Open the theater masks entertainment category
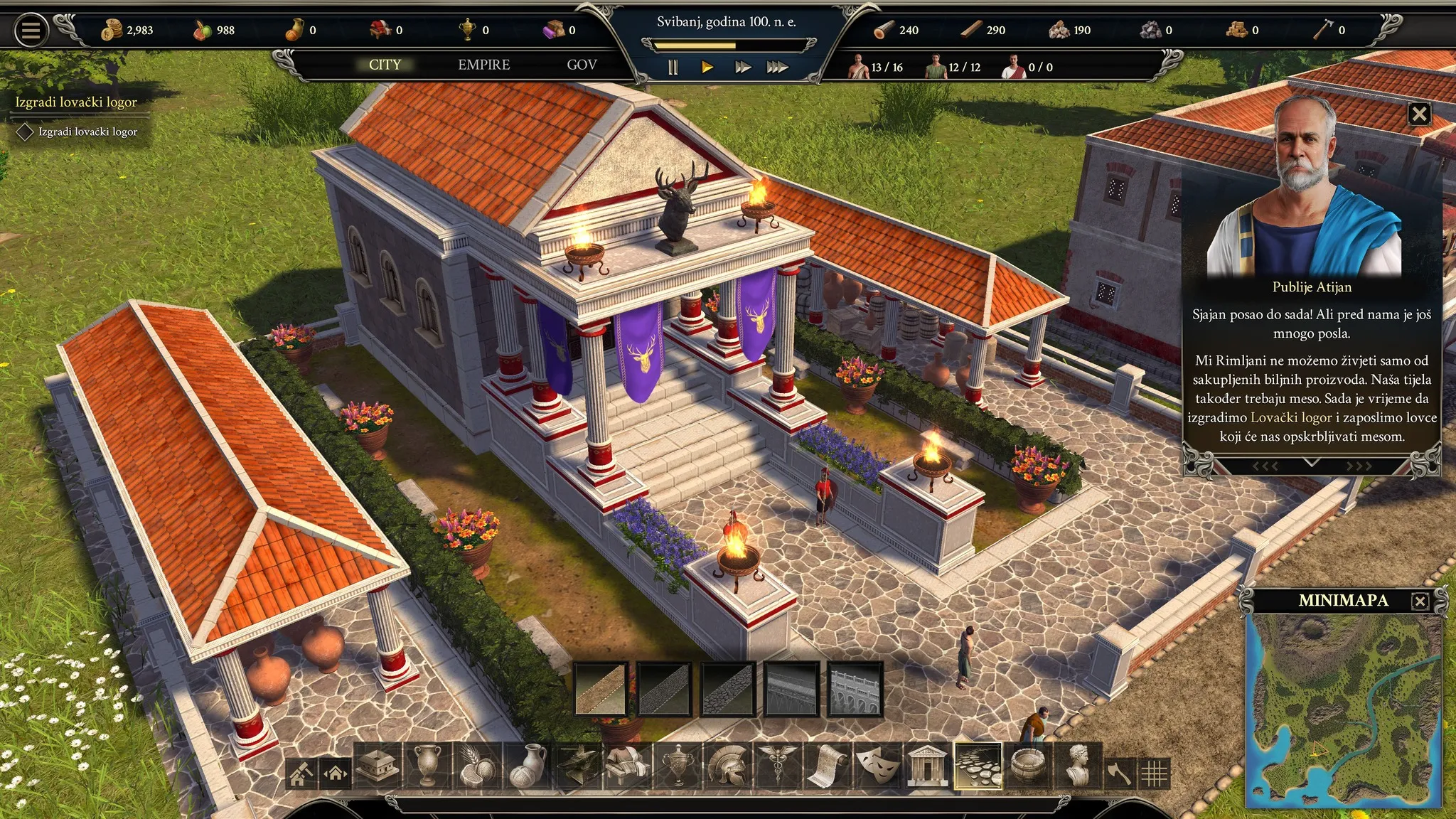The height and width of the screenshot is (819, 1456). (x=876, y=766)
